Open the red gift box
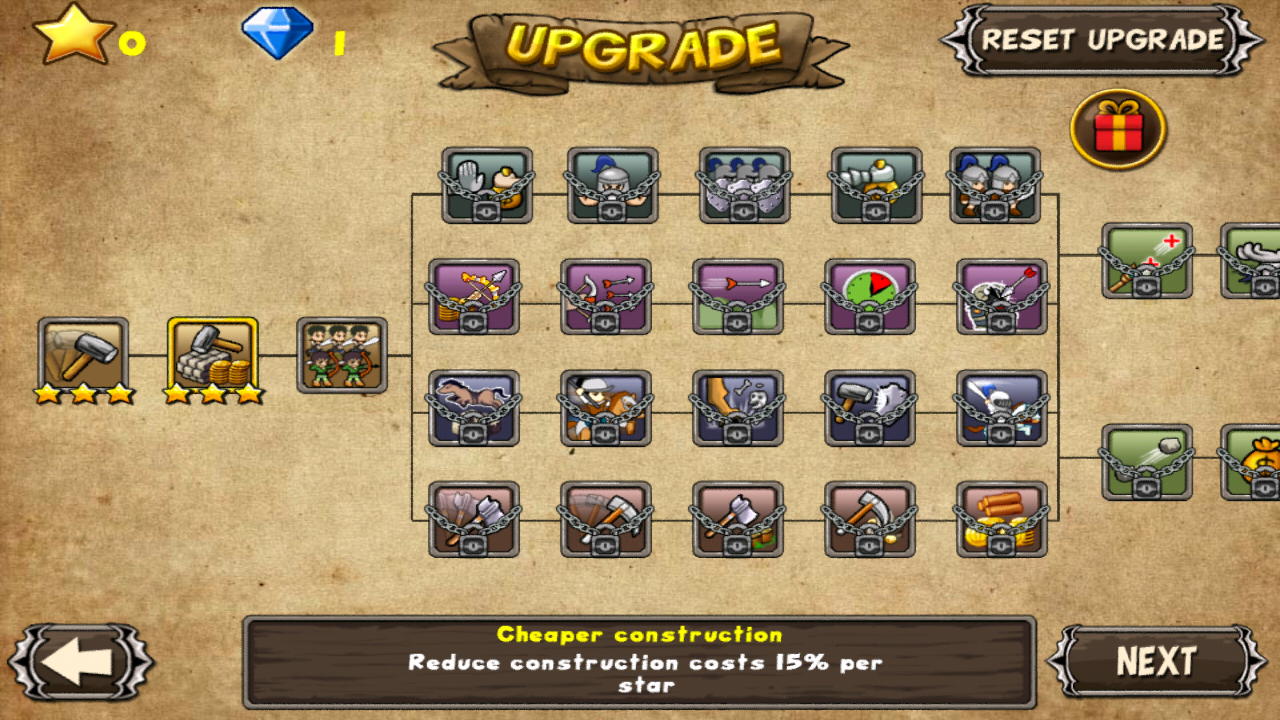Screen dimensions: 1280x720 1118,128
